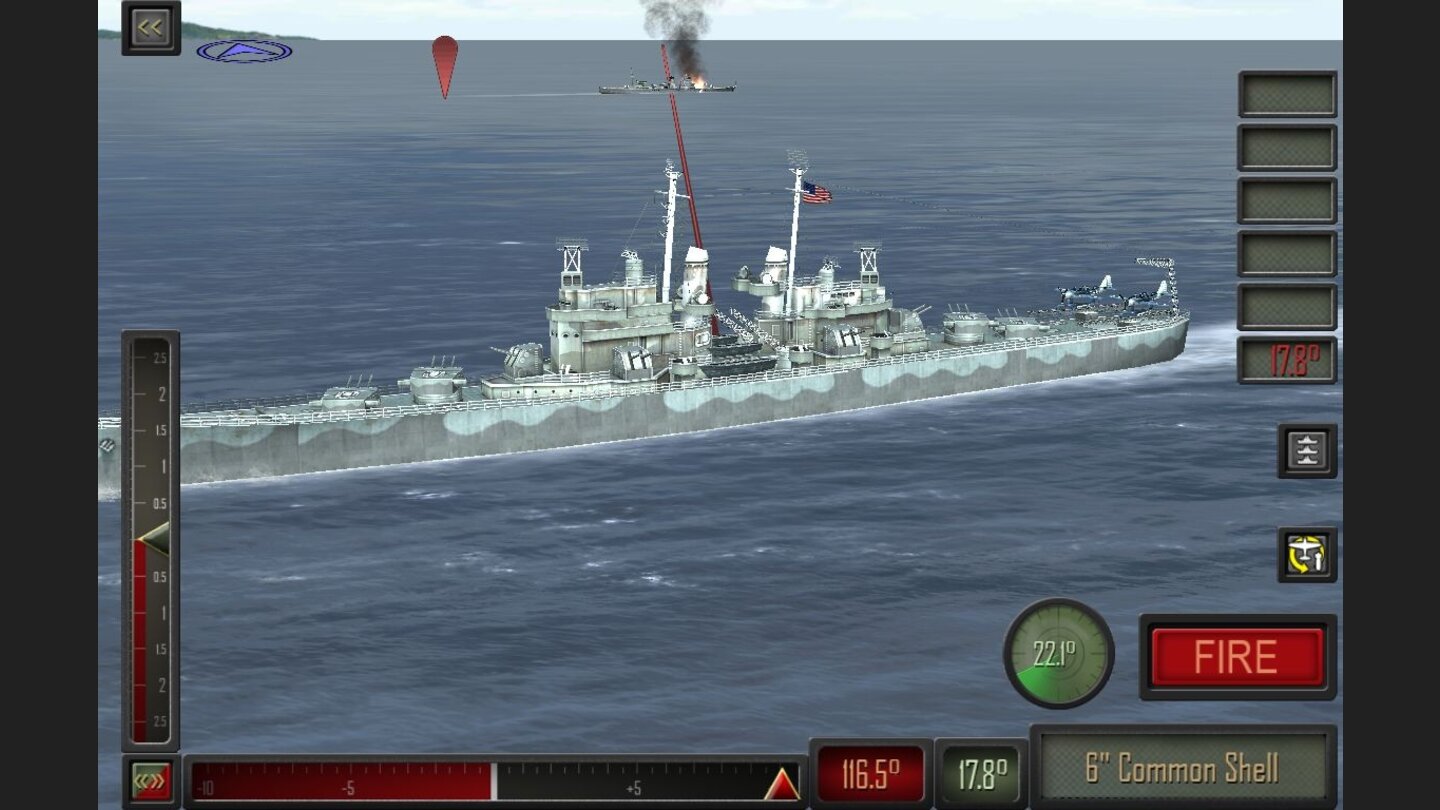Click the 17.8 degree turret elevation display
1440x810 pixels.
pos(1289,361)
